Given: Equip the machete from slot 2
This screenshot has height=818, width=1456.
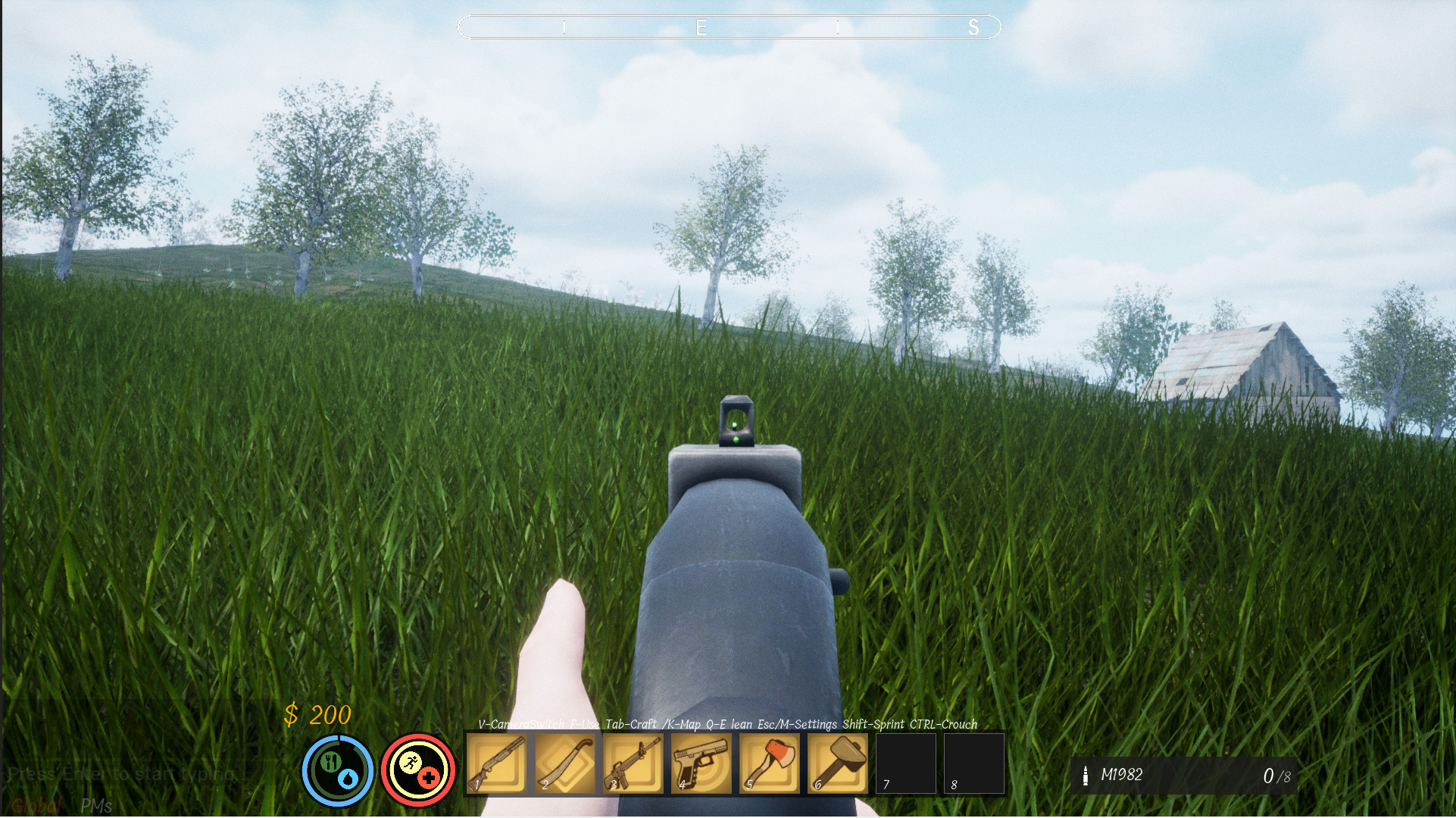Looking at the screenshot, I should 564,763.
